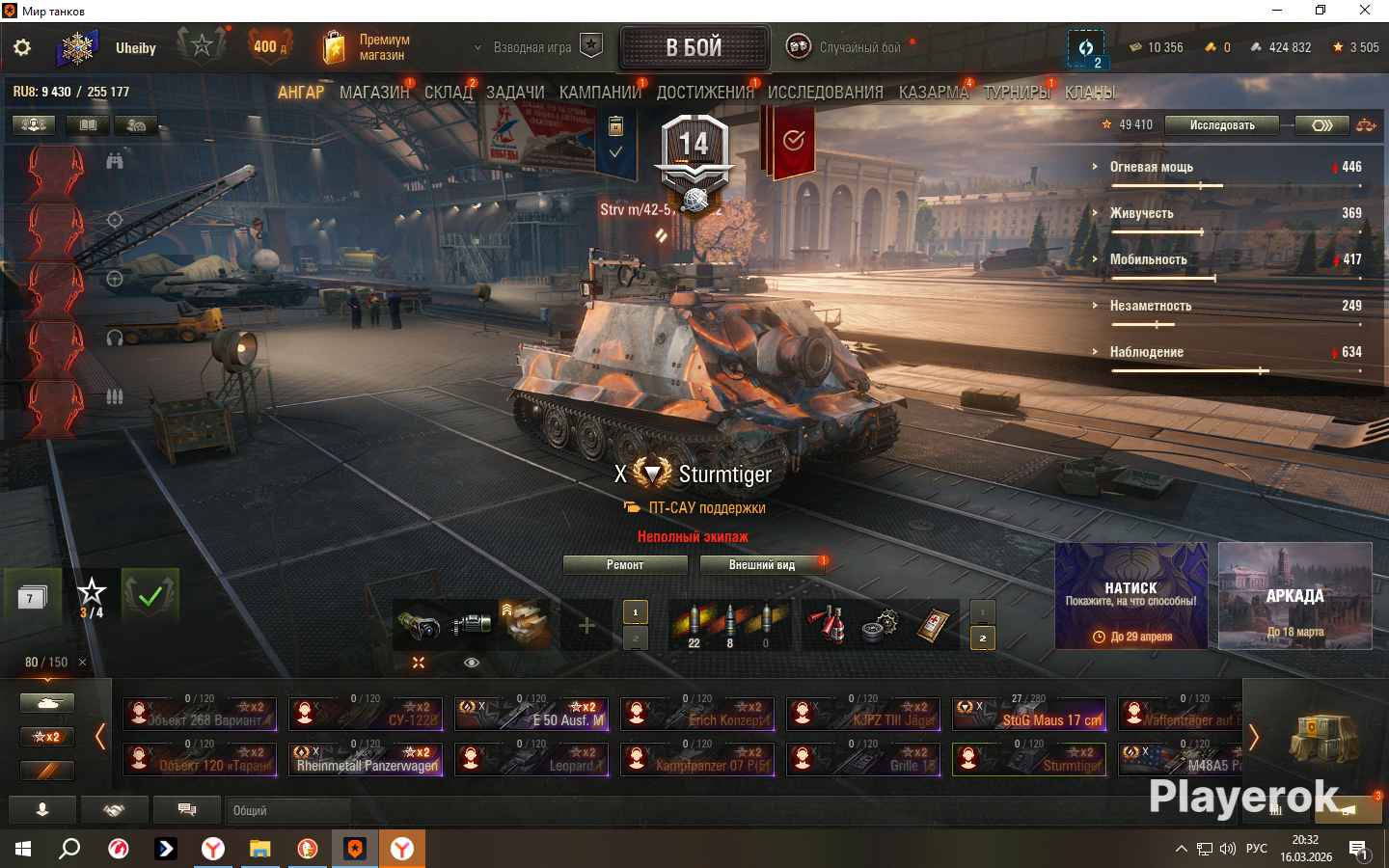Open the Случайный бой mode selector
1389x868 pixels.
[849, 47]
